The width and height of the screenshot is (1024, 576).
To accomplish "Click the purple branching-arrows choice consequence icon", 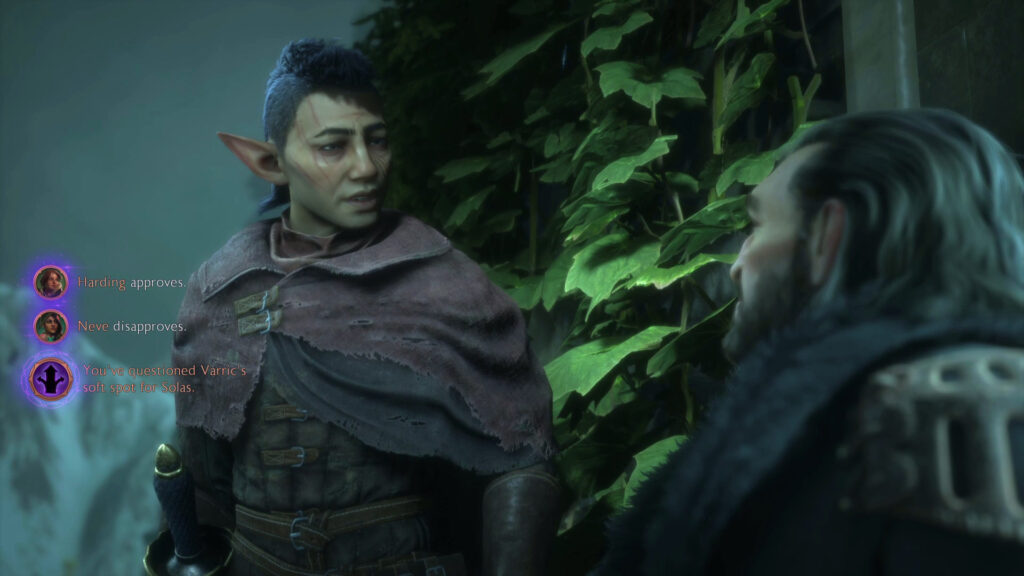I will [51, 379].
